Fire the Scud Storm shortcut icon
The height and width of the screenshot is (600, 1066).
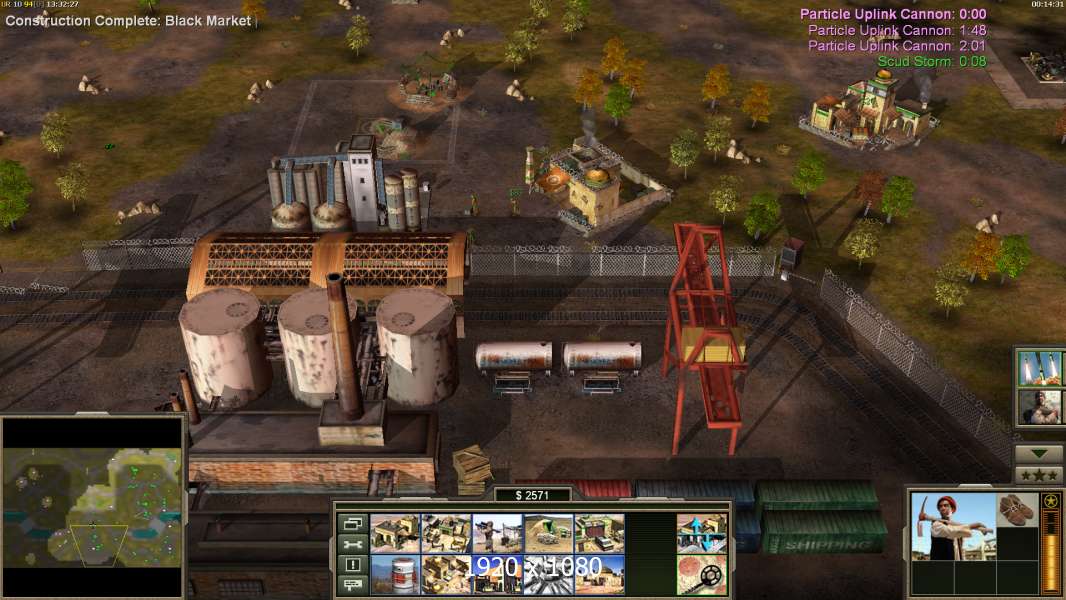click(x=1040, y=369)
